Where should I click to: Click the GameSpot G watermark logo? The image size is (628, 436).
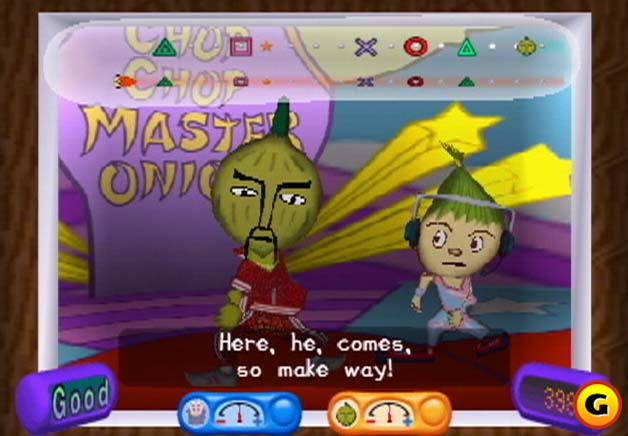pyautogui.click(x=598, y=404)
